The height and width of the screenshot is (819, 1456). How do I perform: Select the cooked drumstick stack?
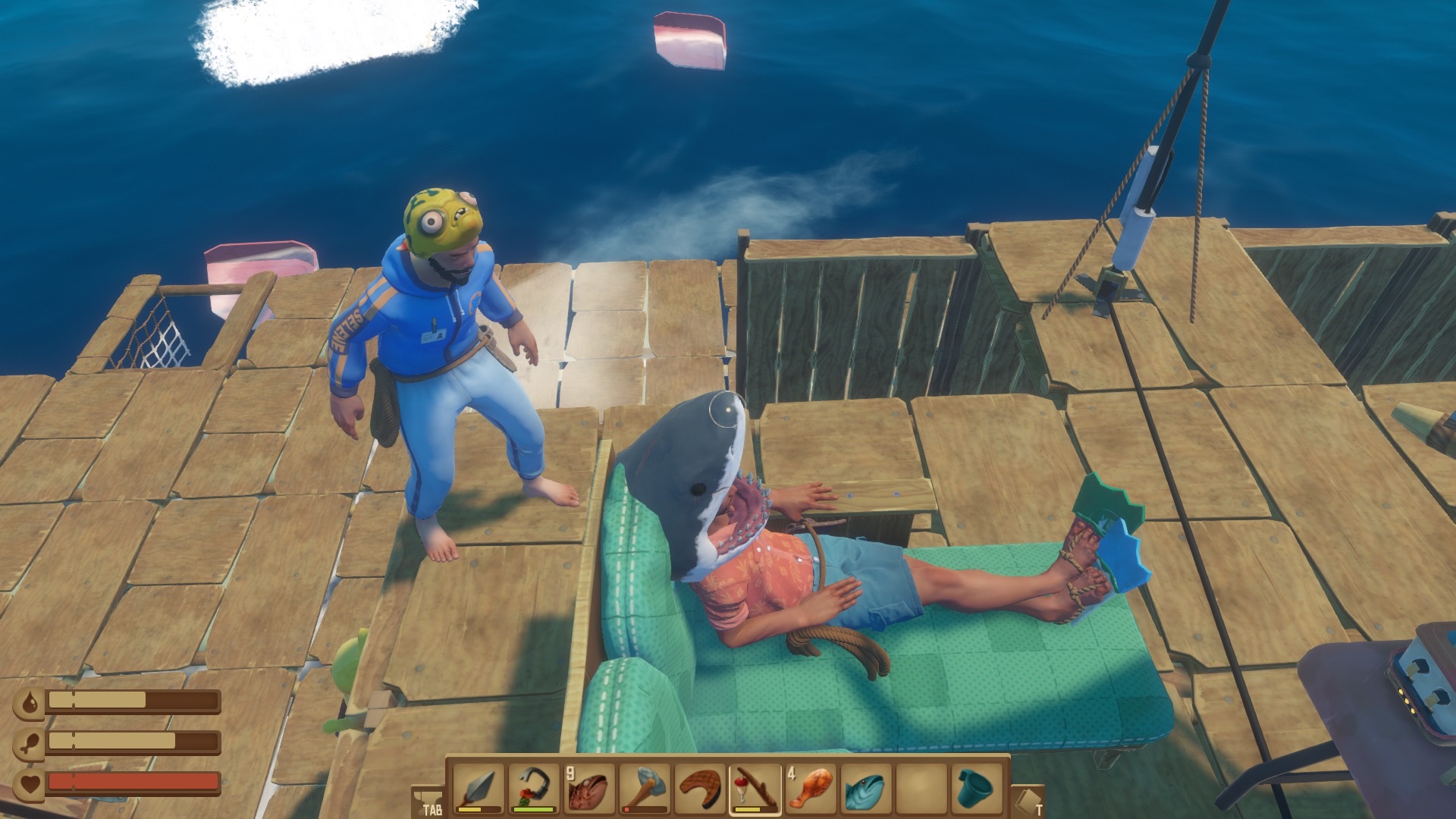point(811,788)
